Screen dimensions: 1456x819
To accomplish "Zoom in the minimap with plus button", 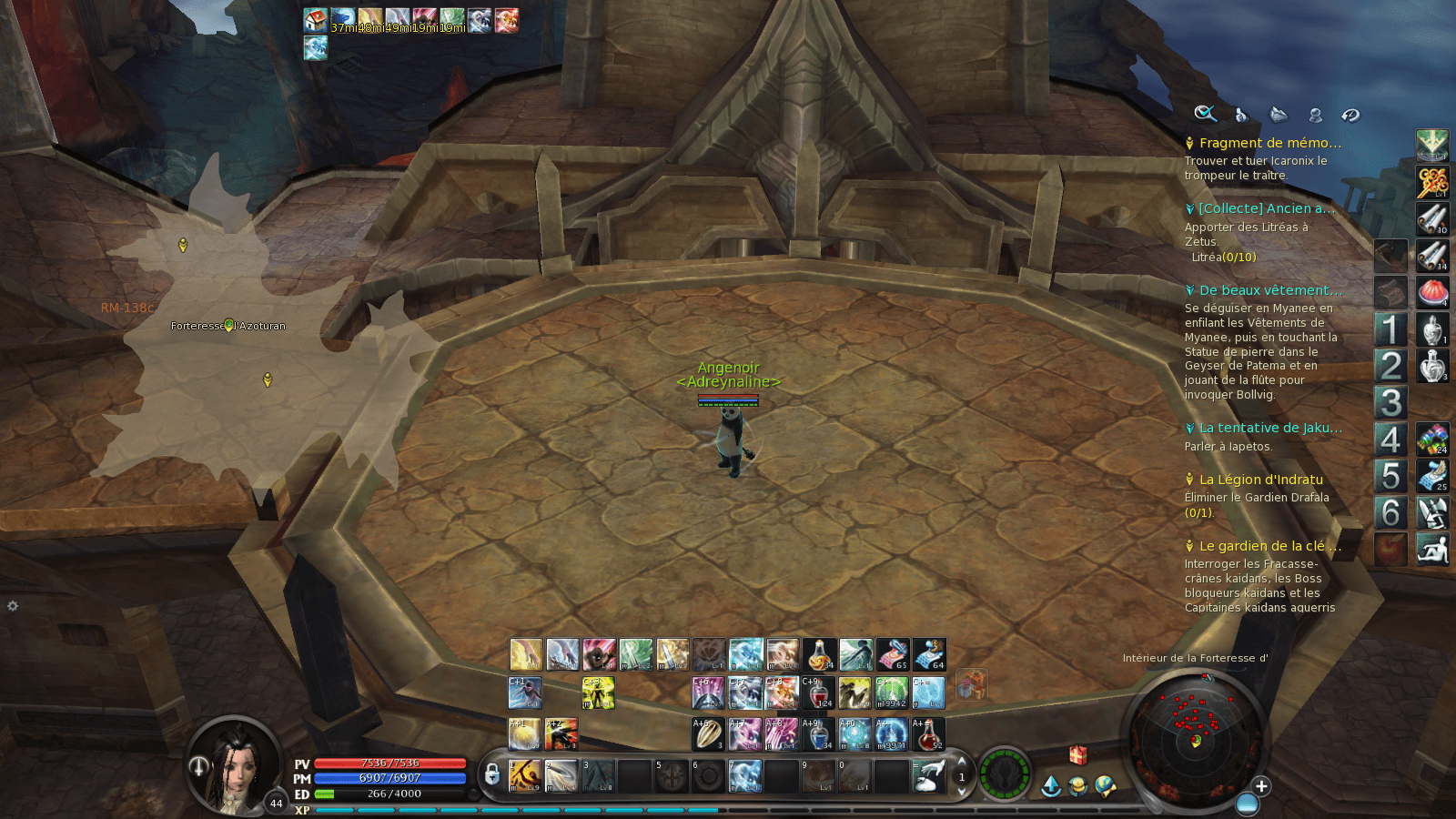I will 1261,786.
